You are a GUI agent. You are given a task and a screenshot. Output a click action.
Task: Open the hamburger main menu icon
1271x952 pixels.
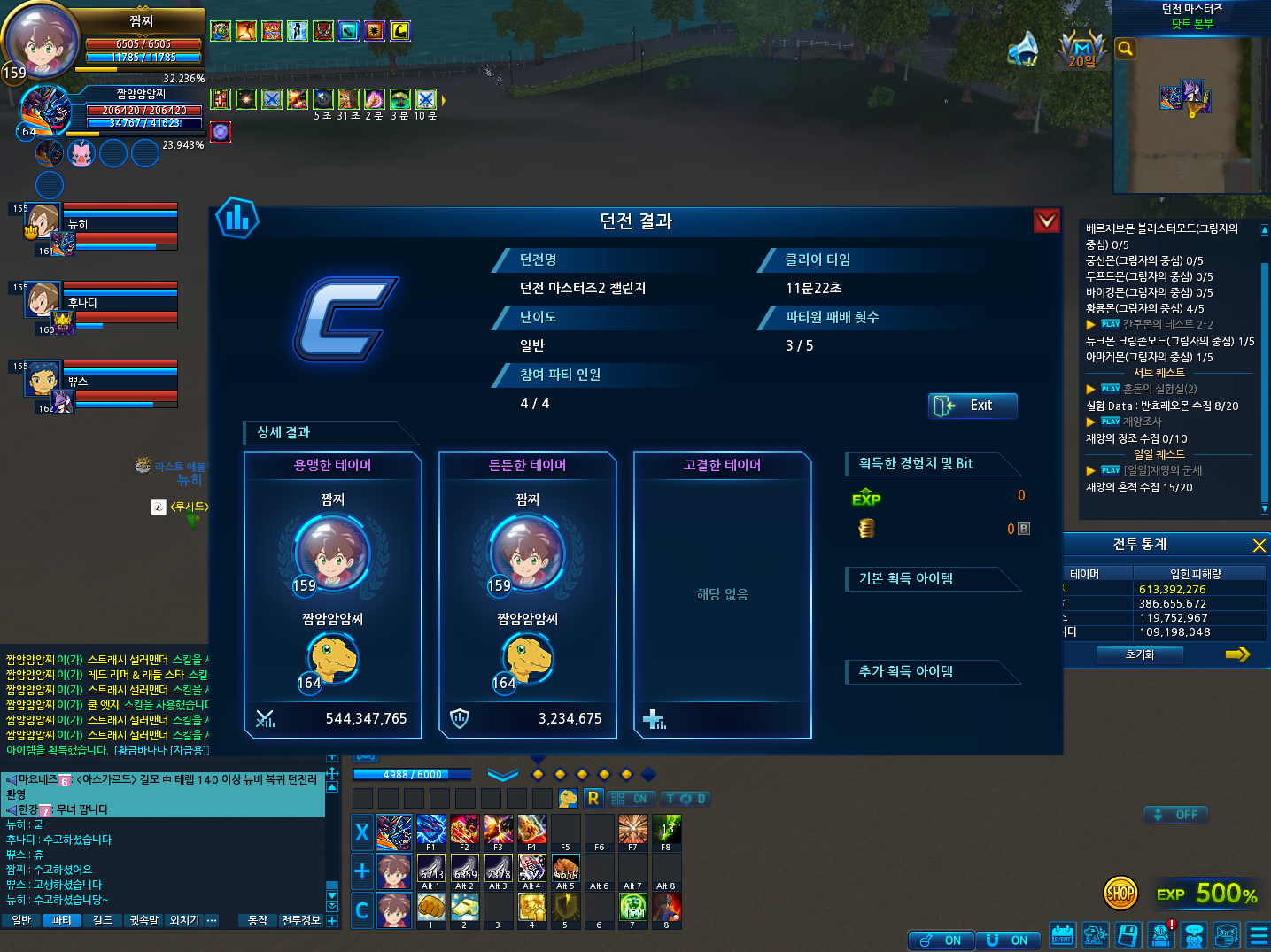[x=1258, y=935]
